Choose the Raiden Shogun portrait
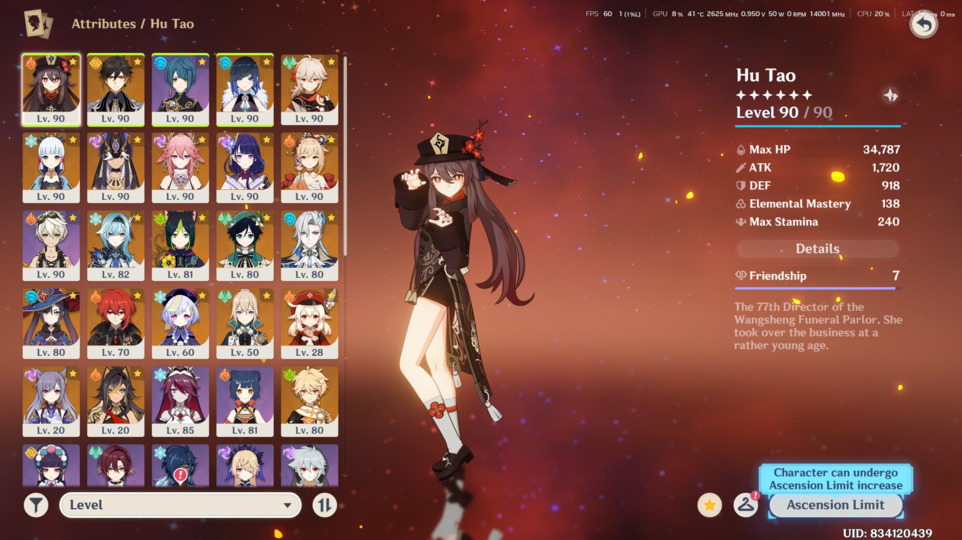Image resolution: width=962 pixels, height=540 pixels. point(245,167)
